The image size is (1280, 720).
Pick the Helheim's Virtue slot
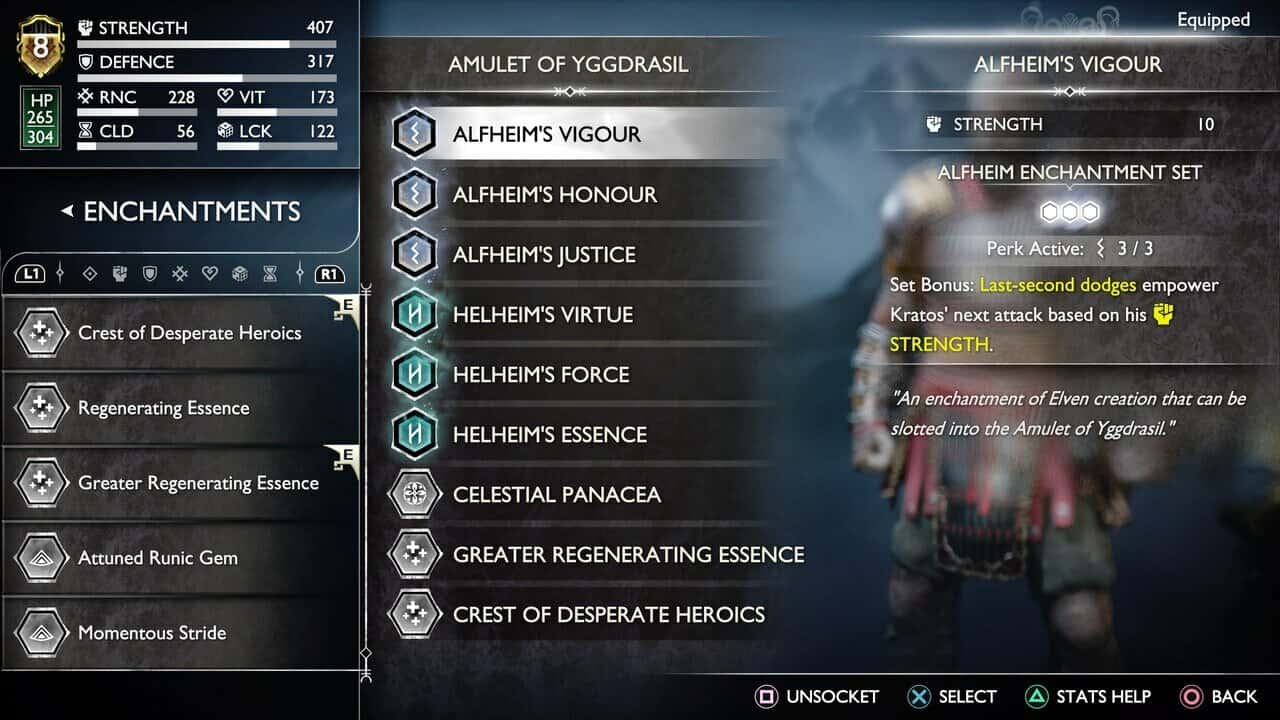click(542, 314)
